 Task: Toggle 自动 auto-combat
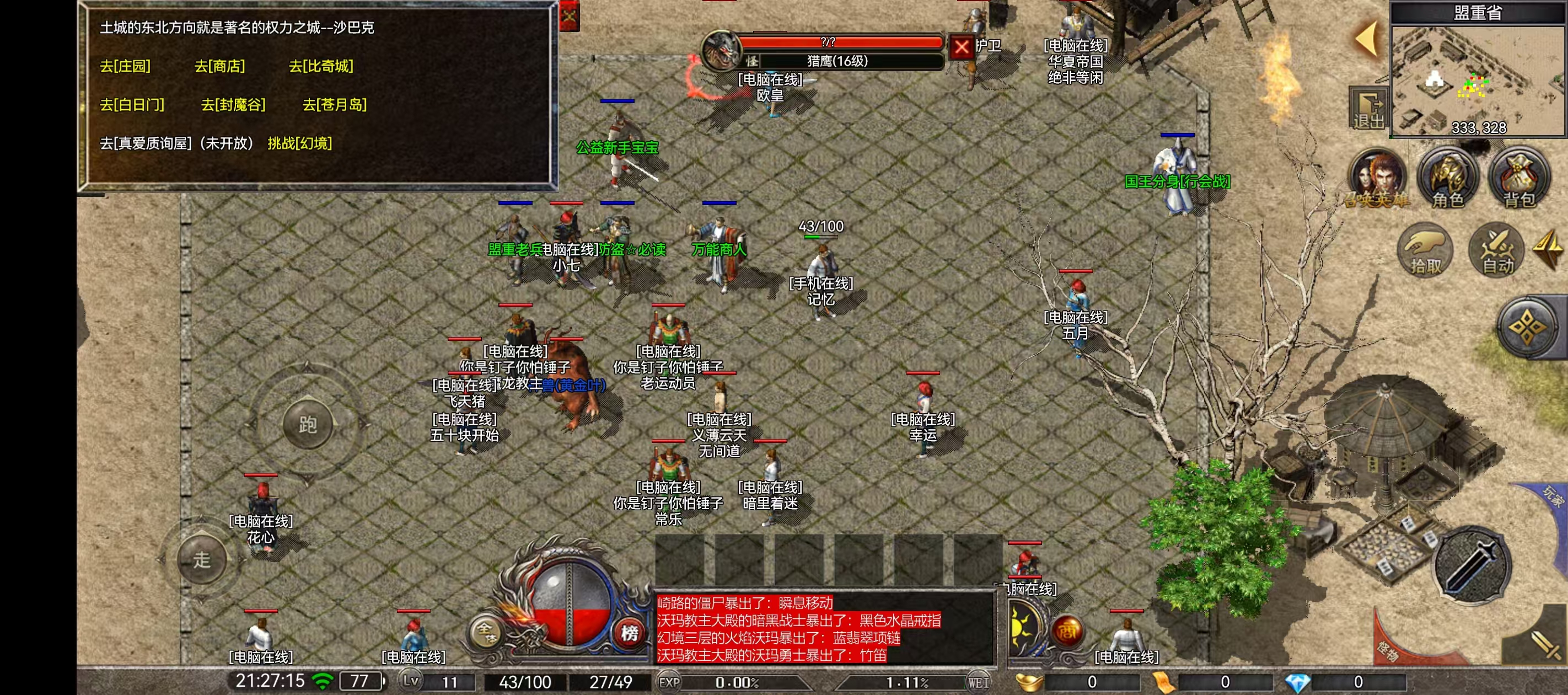pyautogui.click(x=1497, y=250)
